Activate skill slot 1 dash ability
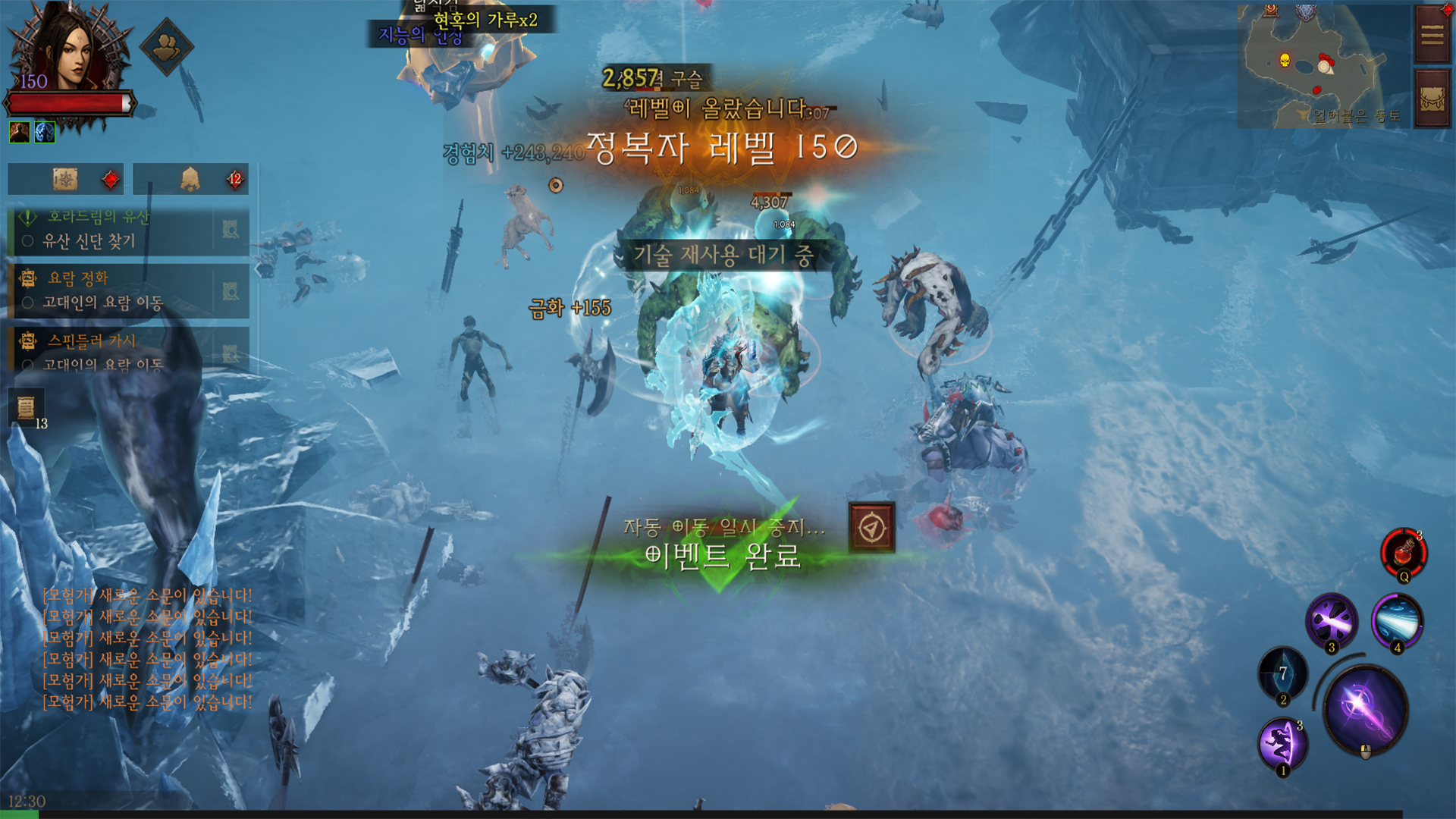This screenshot has width=1456, height=819. 1282,744
